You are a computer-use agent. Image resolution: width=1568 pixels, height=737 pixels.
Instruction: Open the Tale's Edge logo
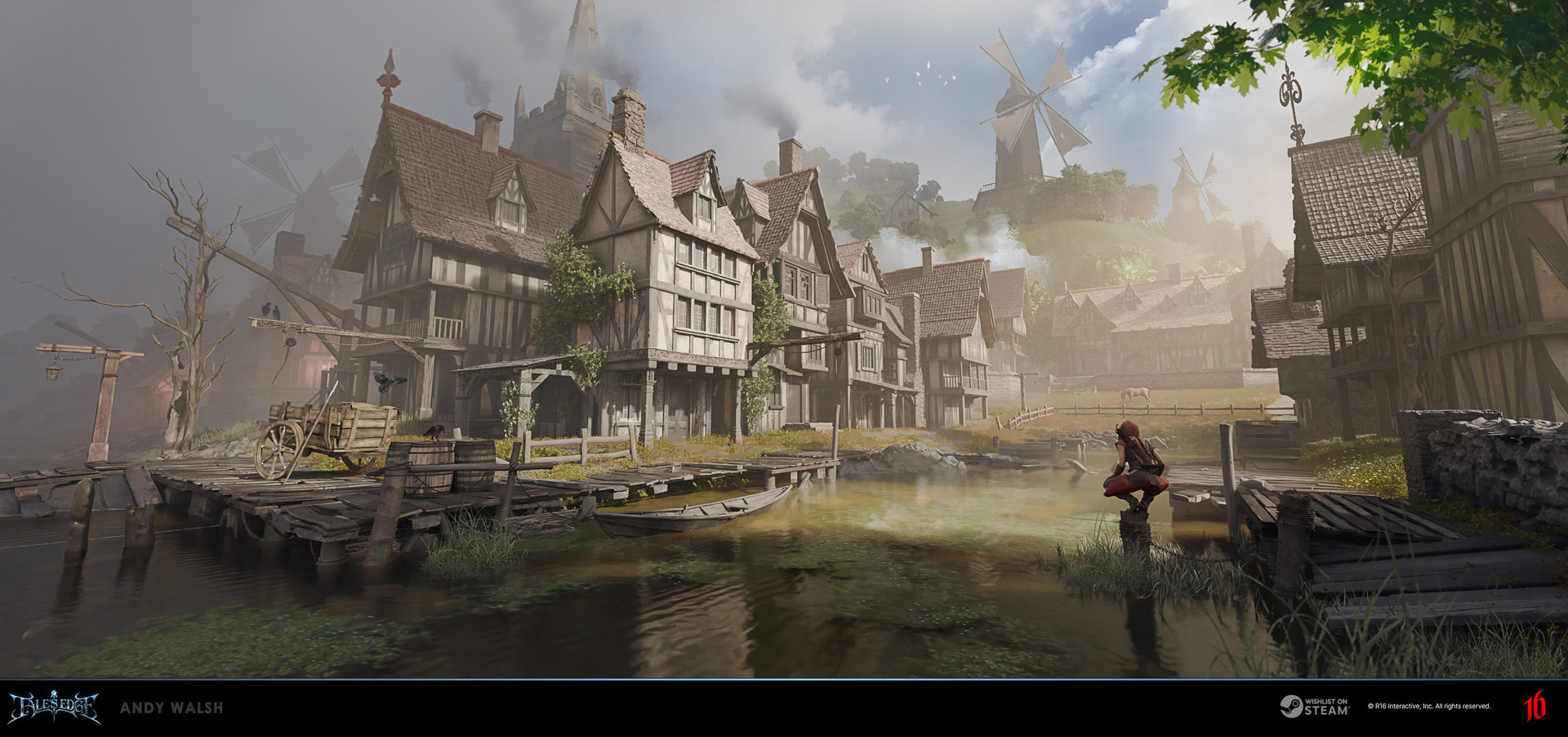54,707
